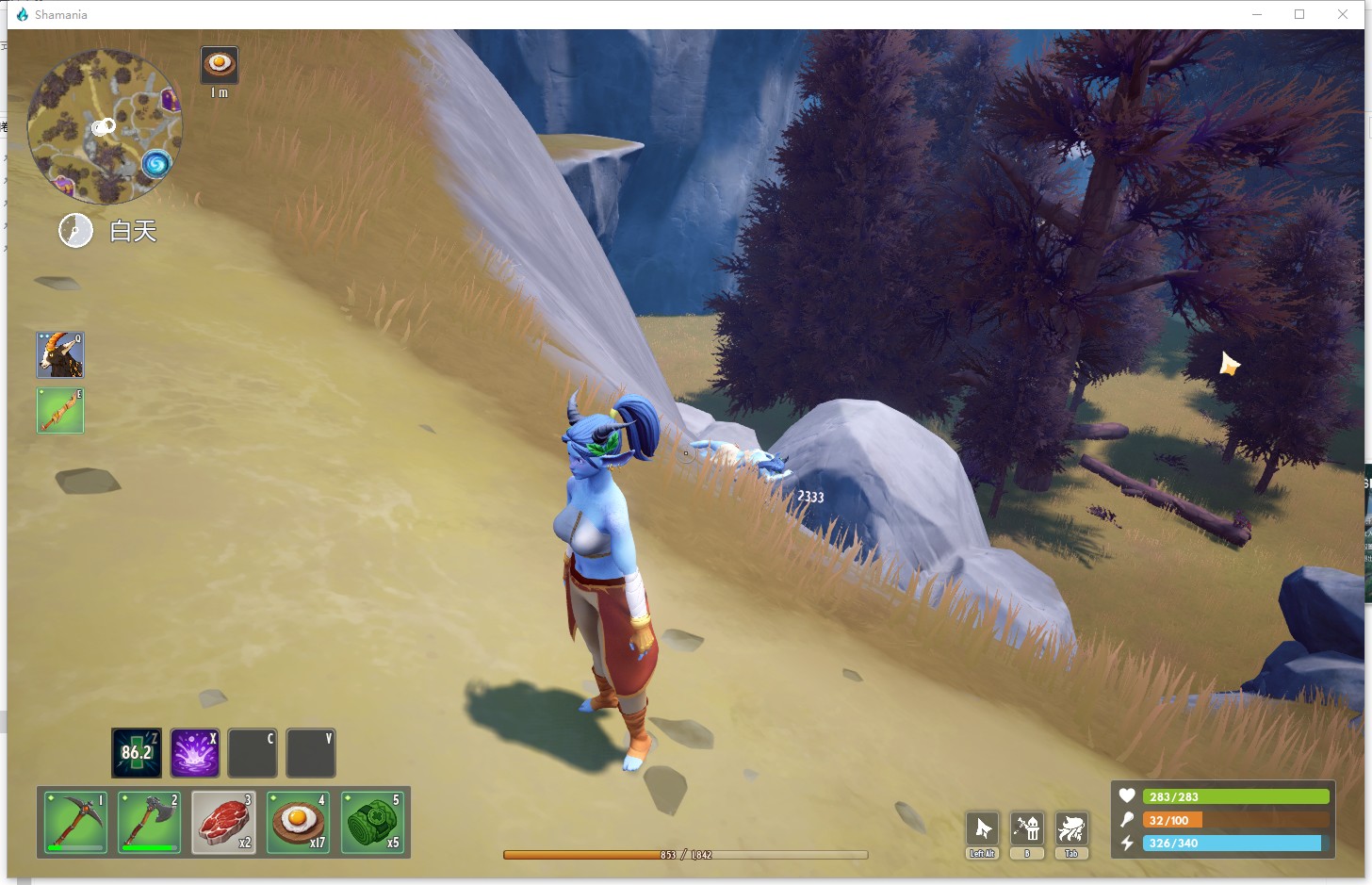Select the raw meat slot
Screen dimensions: 1372x885
click(223, 822)
